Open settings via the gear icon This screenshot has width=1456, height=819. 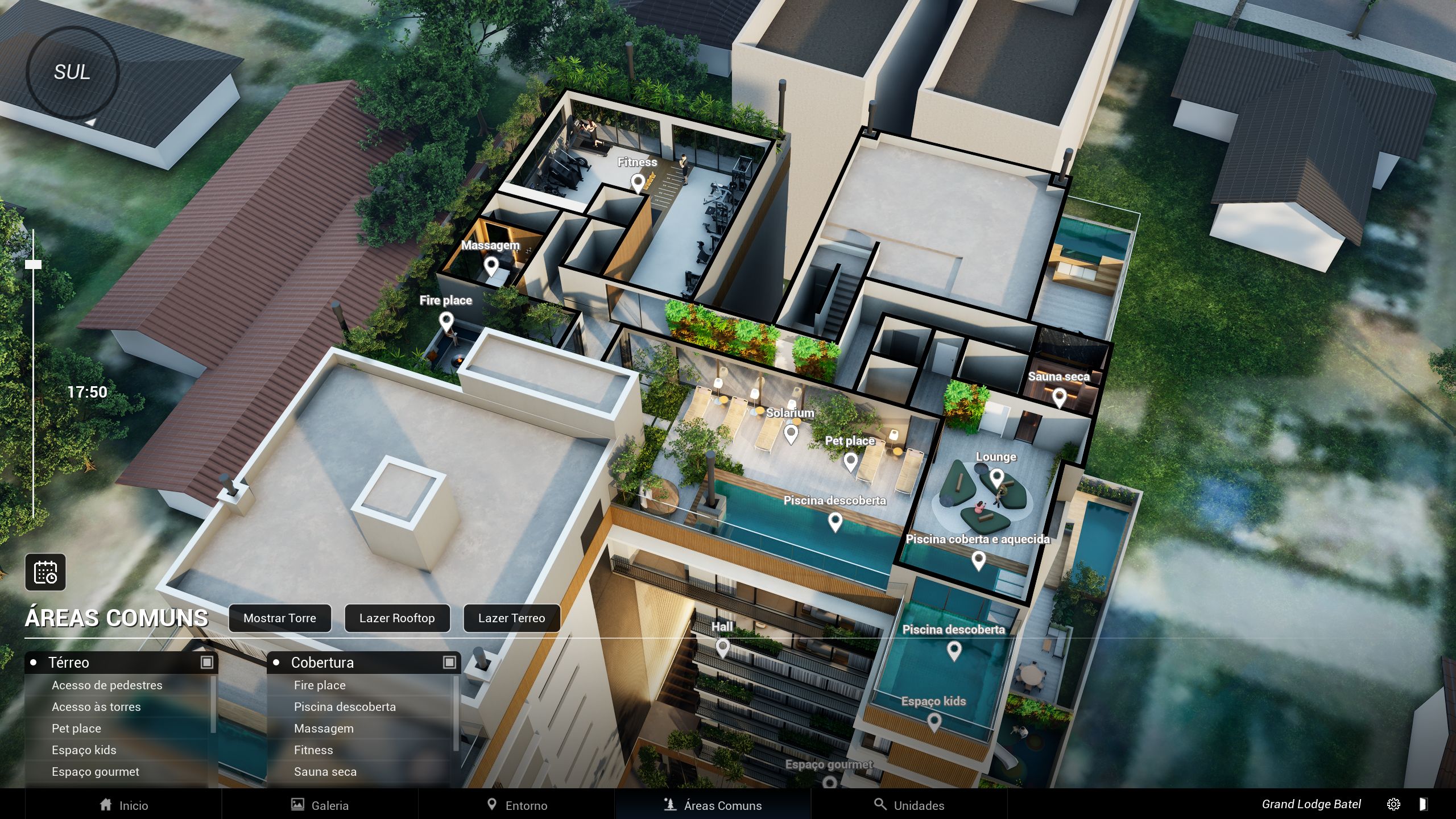pos(1393,804)
